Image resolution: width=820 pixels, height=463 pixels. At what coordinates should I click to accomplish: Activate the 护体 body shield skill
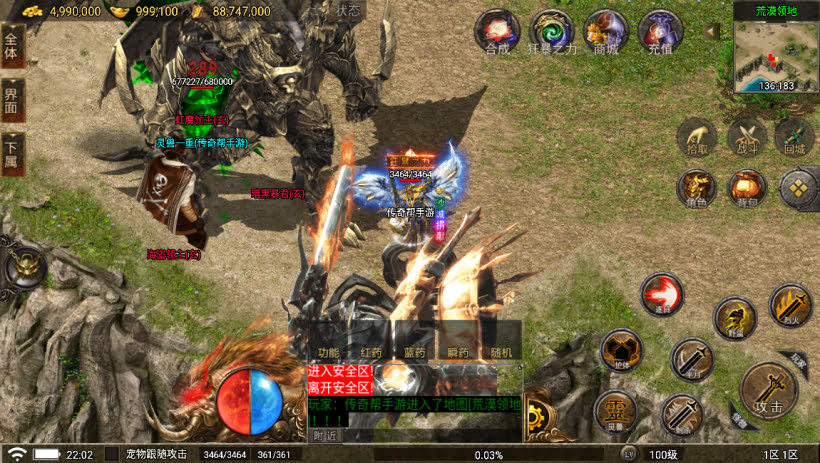(x=620, y=350)
